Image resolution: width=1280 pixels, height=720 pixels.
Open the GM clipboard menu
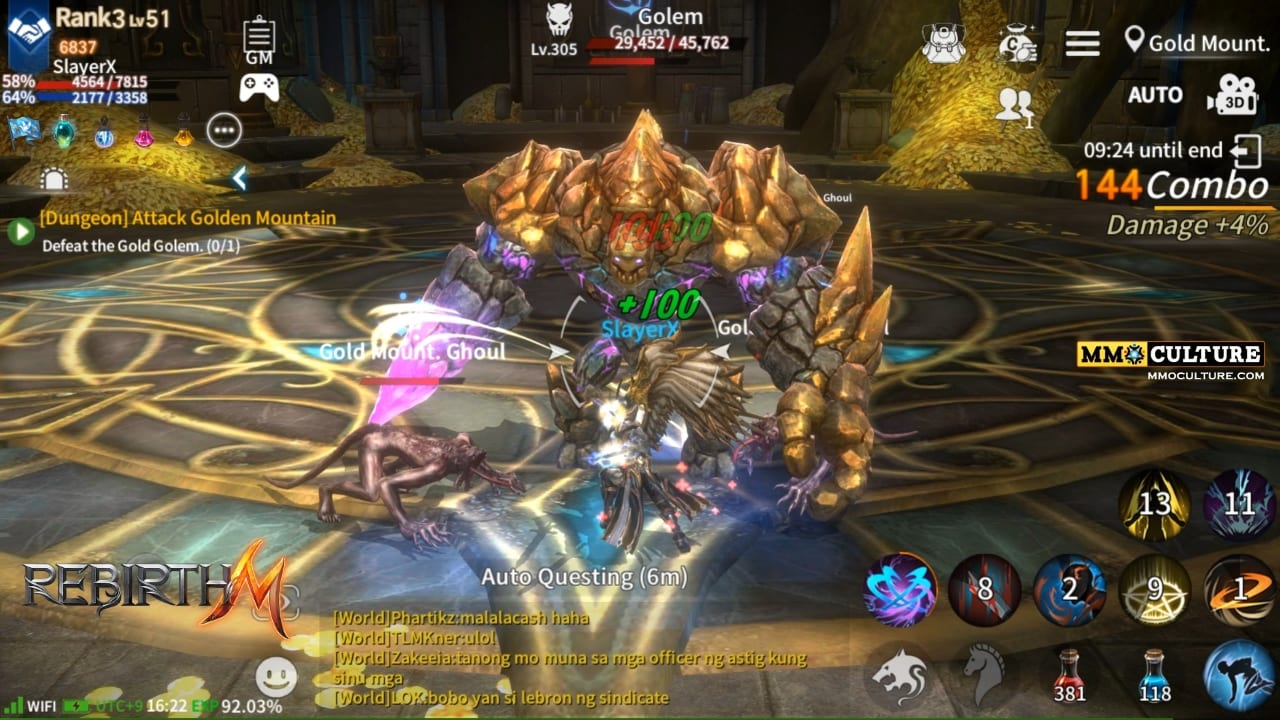(x=259, y=42)
